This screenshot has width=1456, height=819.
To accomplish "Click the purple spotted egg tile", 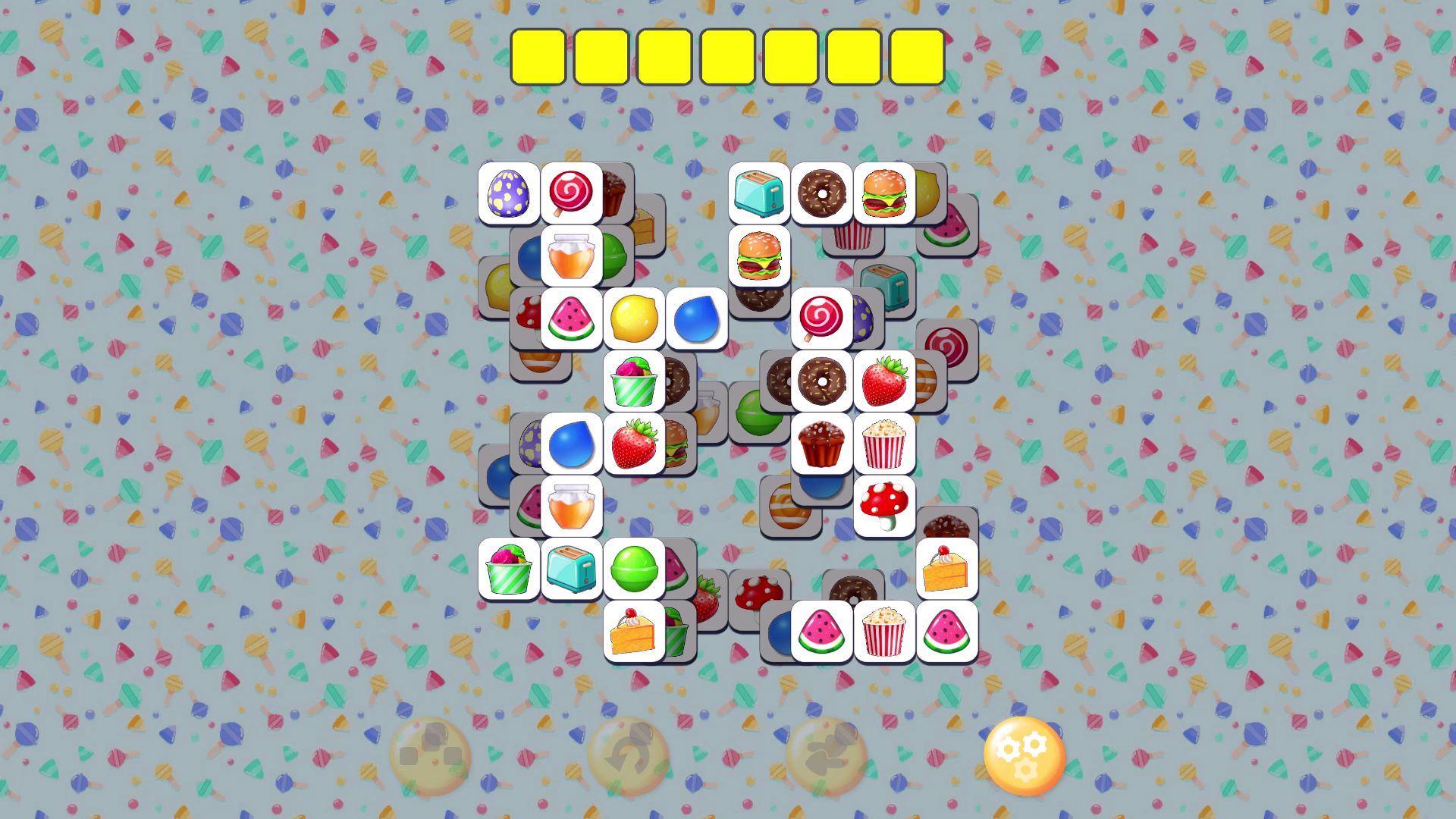I will 509,194.
